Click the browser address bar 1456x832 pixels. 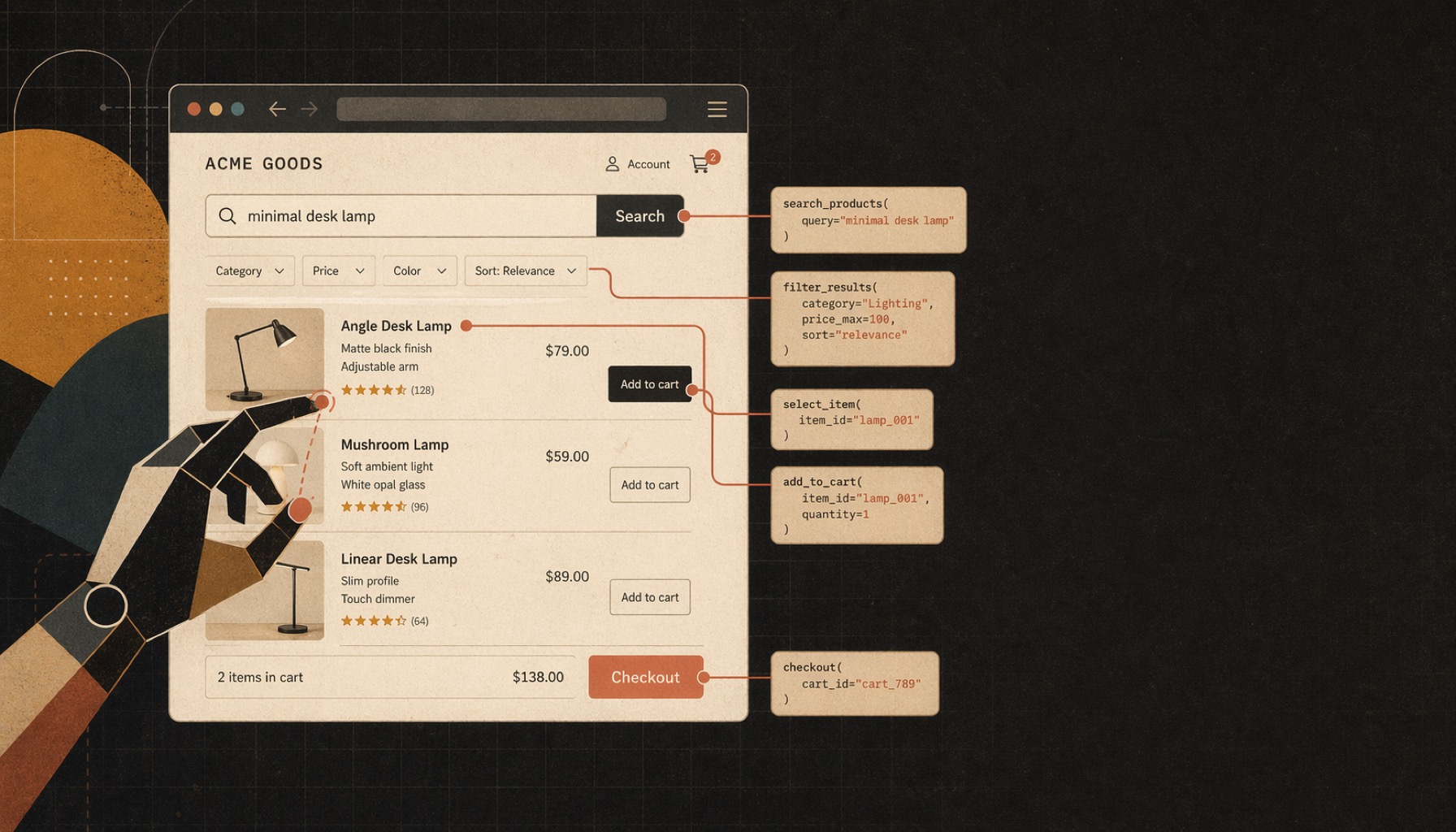[x=500, y=109]
